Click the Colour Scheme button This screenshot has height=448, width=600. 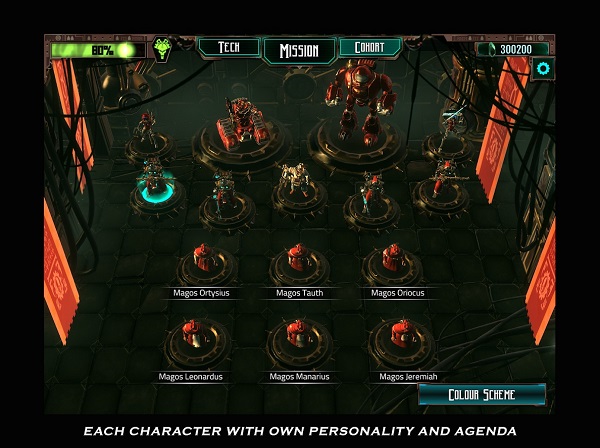pos(482,394)
